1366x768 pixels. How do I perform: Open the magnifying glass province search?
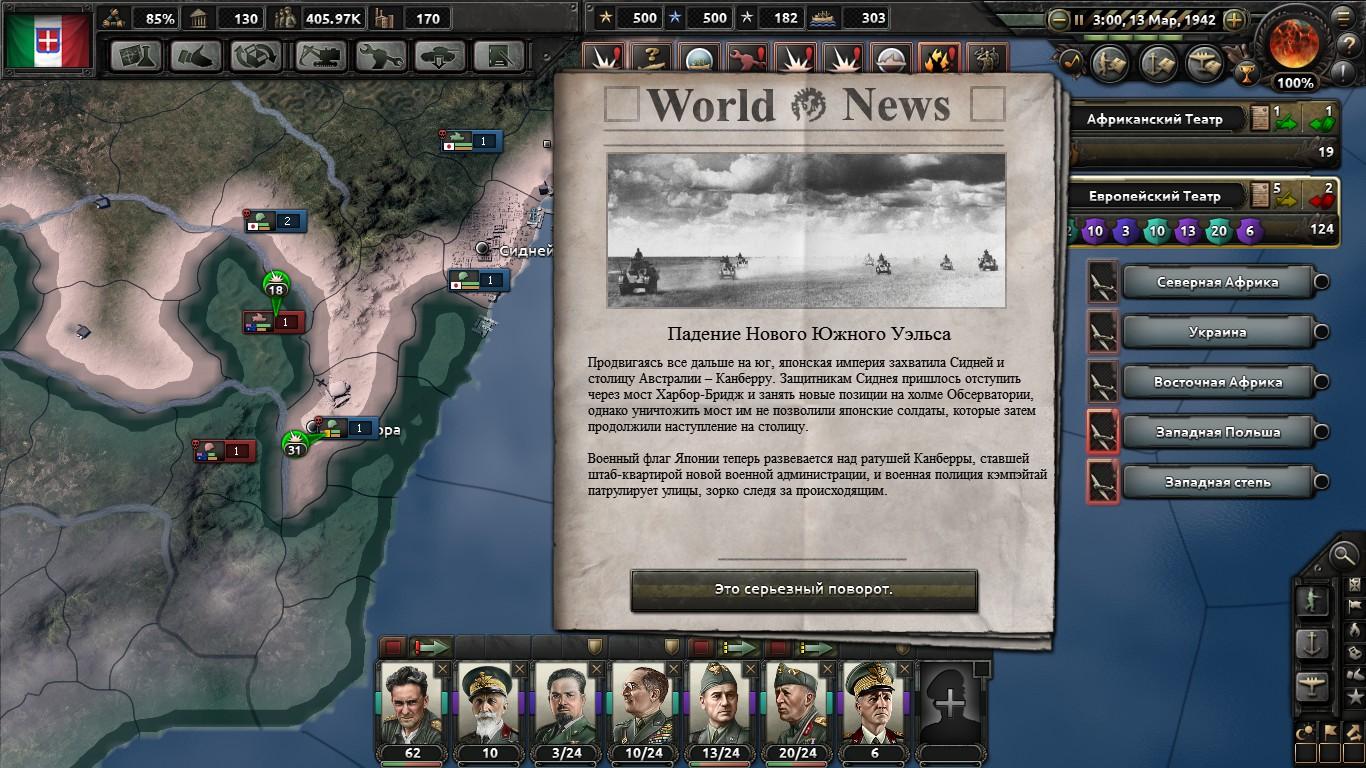[1343, 553]
